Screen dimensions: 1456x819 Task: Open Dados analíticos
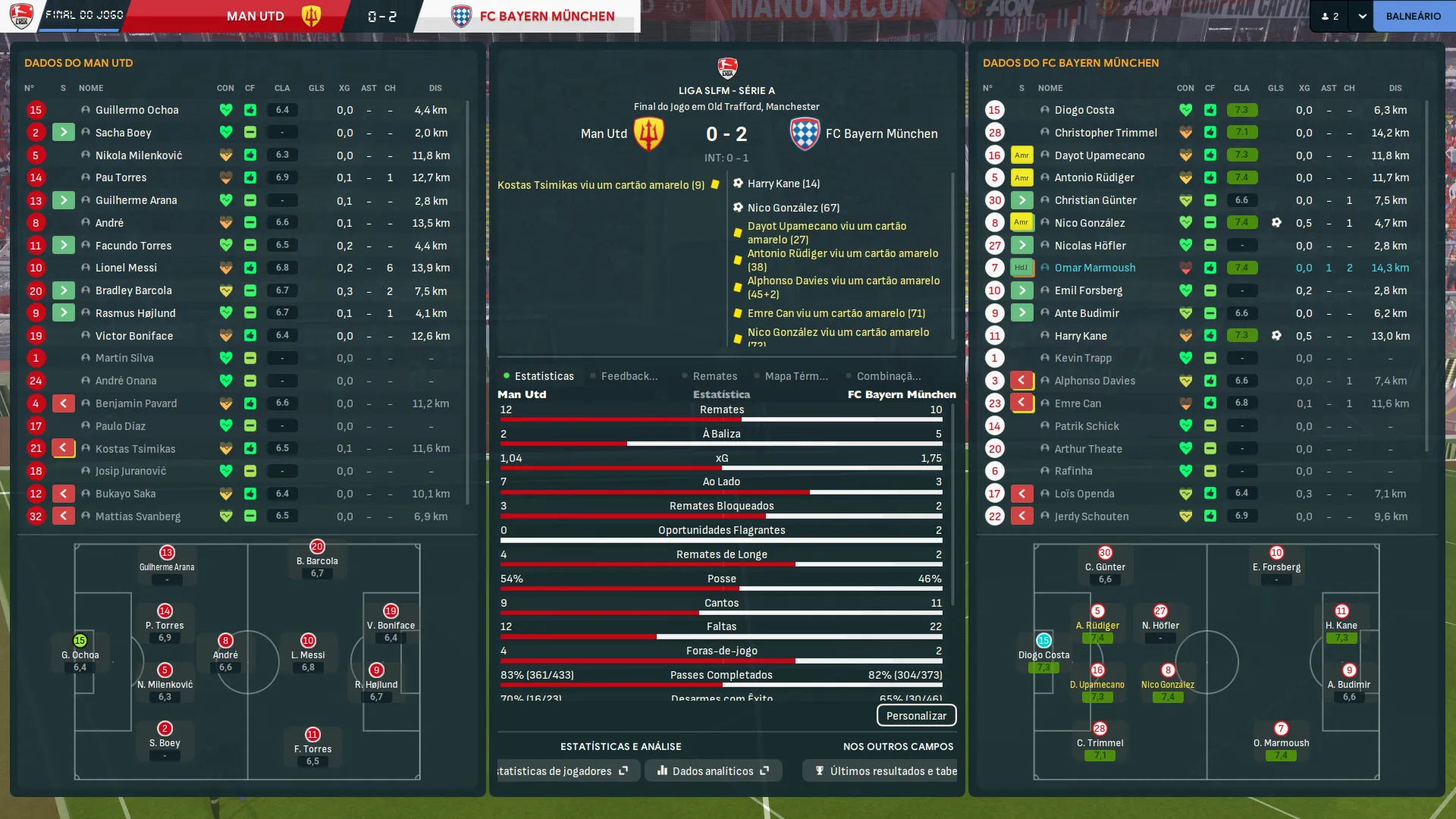[x=713, y=771]
